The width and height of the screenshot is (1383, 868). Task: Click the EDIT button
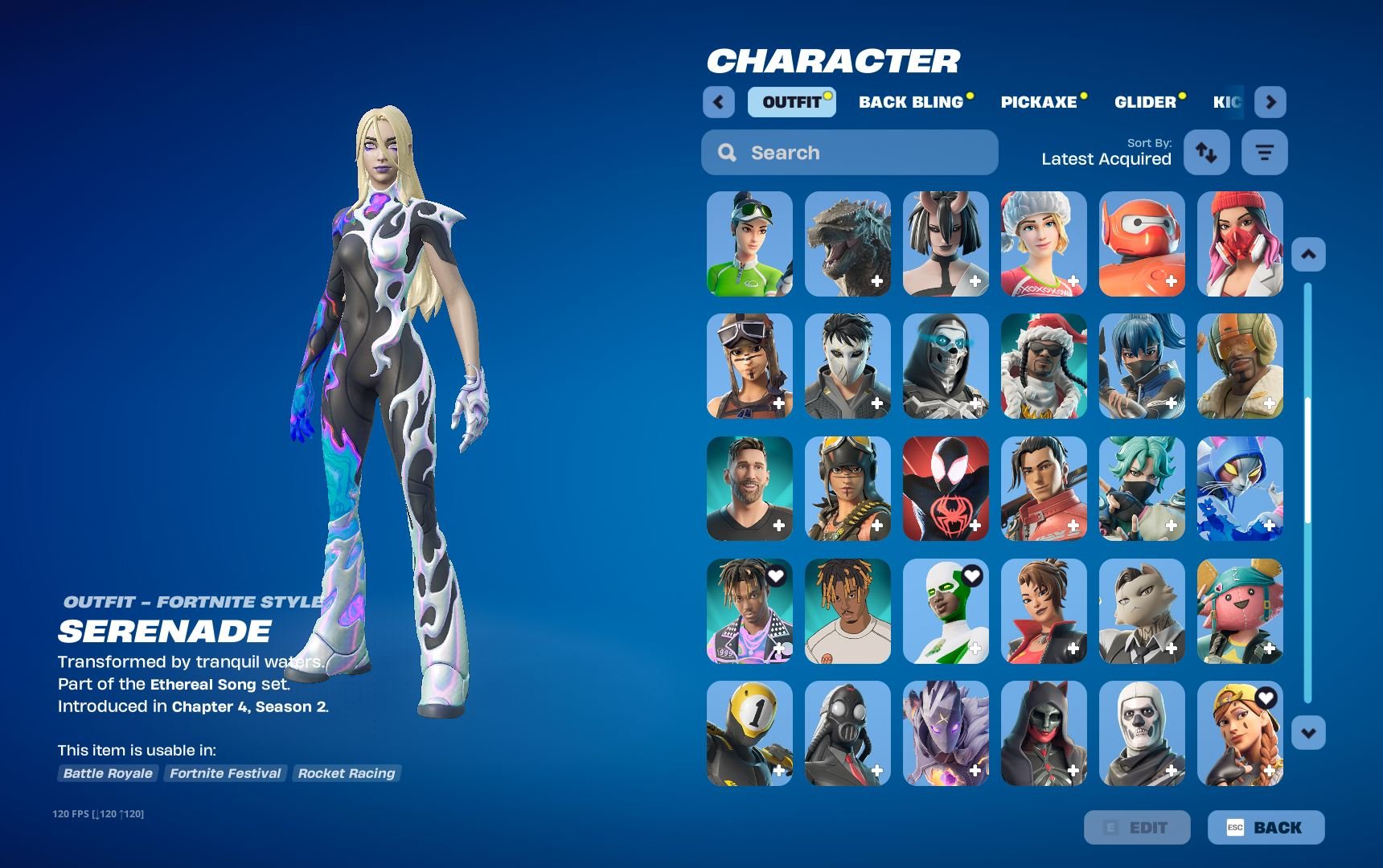tap(1138, 827)
